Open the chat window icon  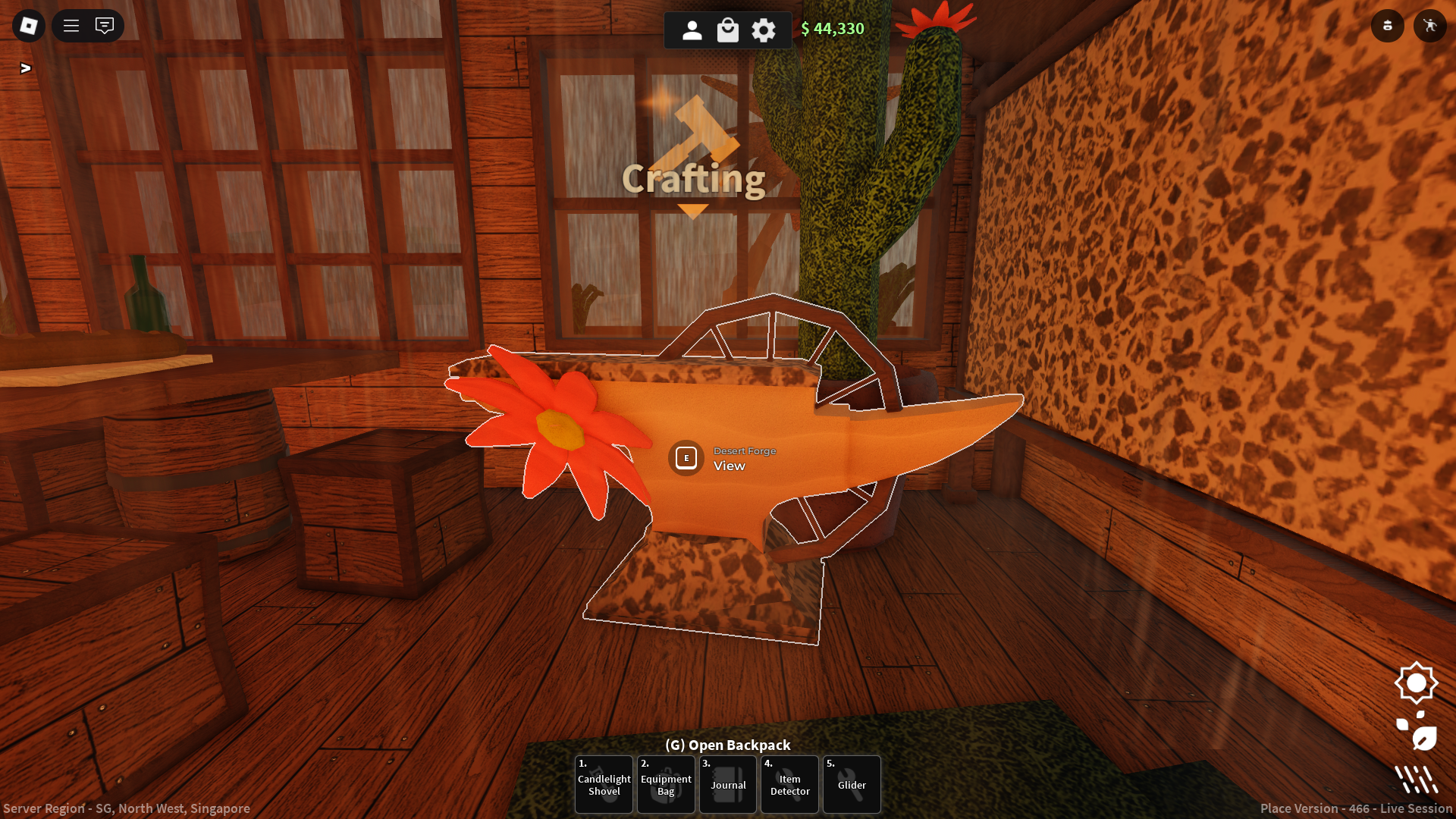click(x=105, y=26)
